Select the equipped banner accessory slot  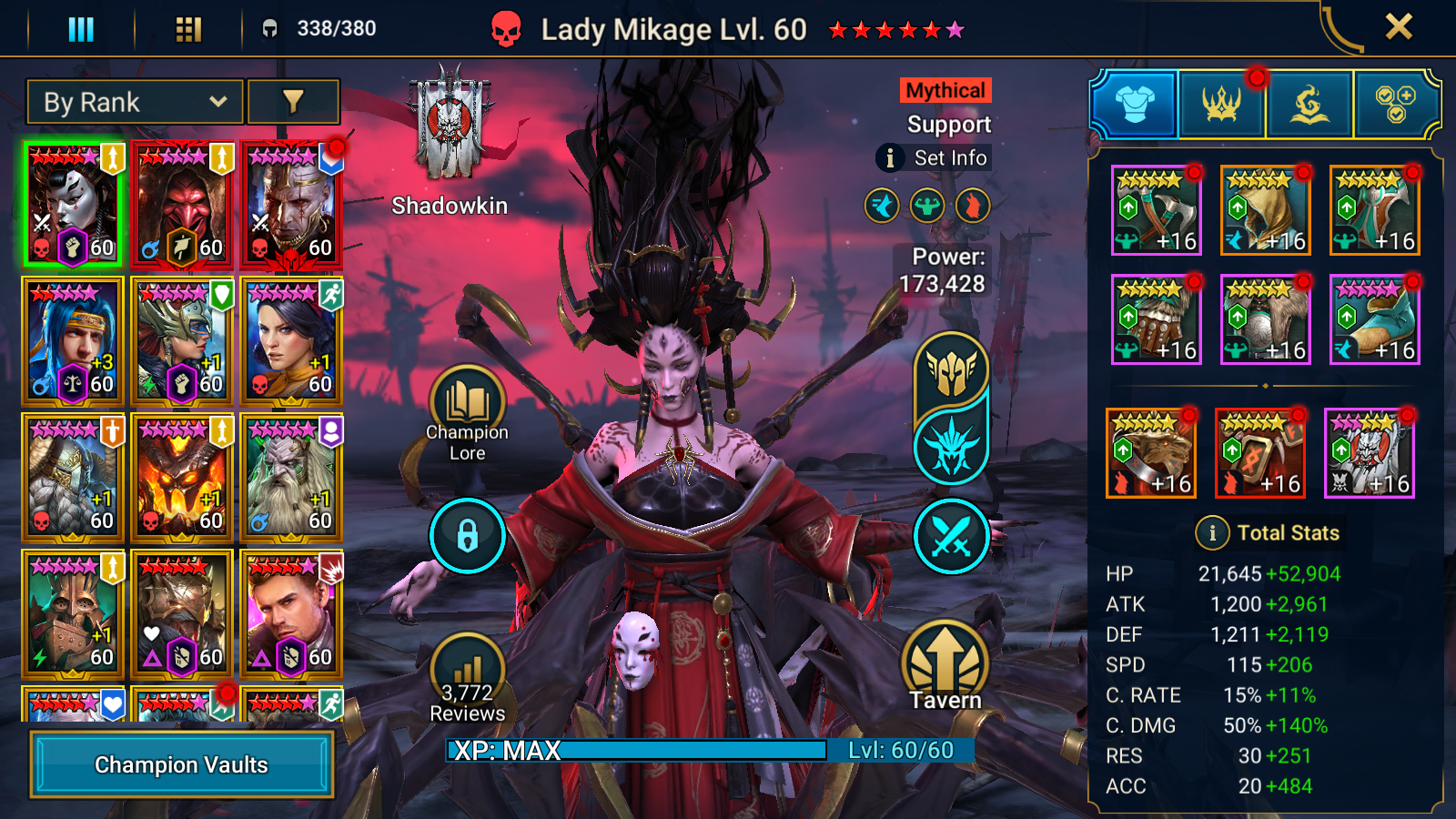click(x=1370, y=452)
